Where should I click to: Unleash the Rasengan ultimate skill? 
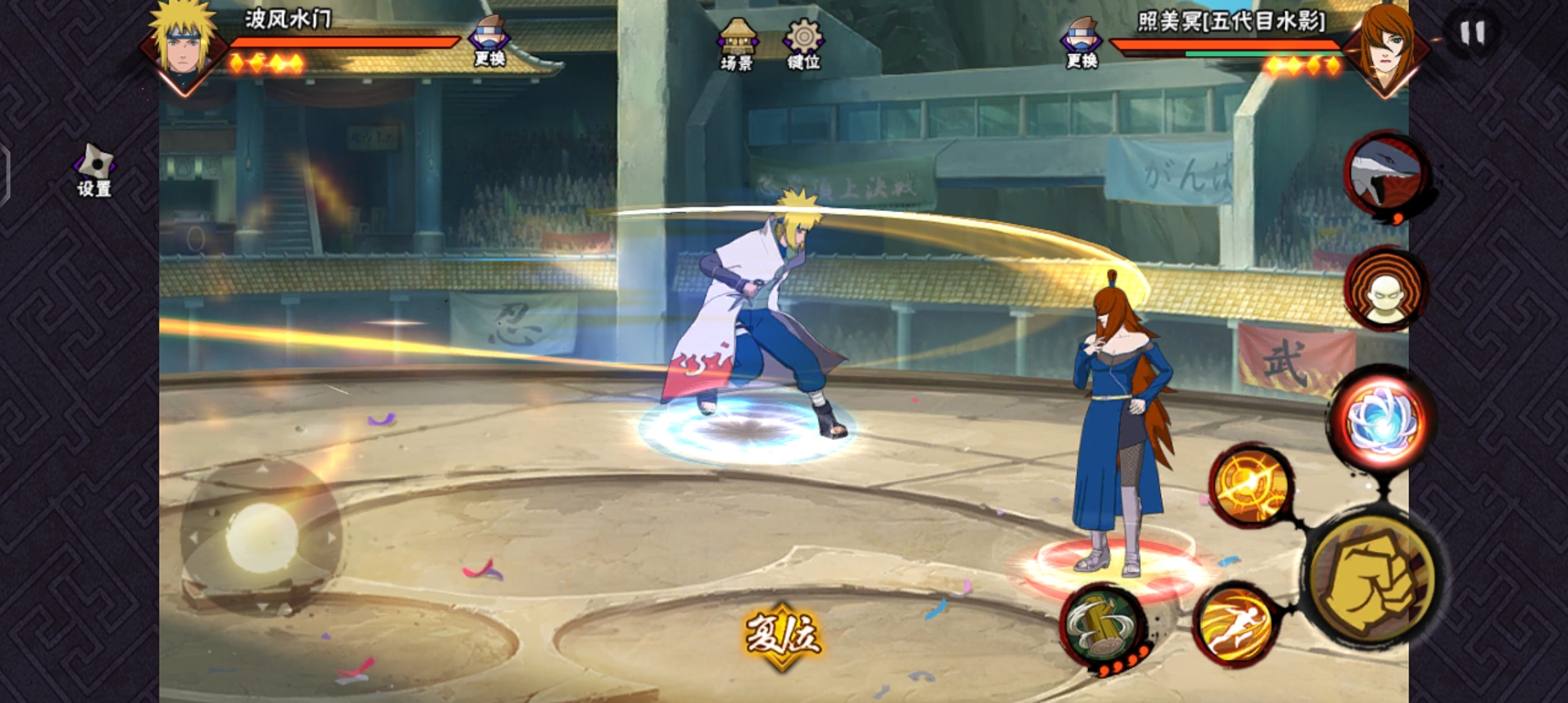[1382, 420]
